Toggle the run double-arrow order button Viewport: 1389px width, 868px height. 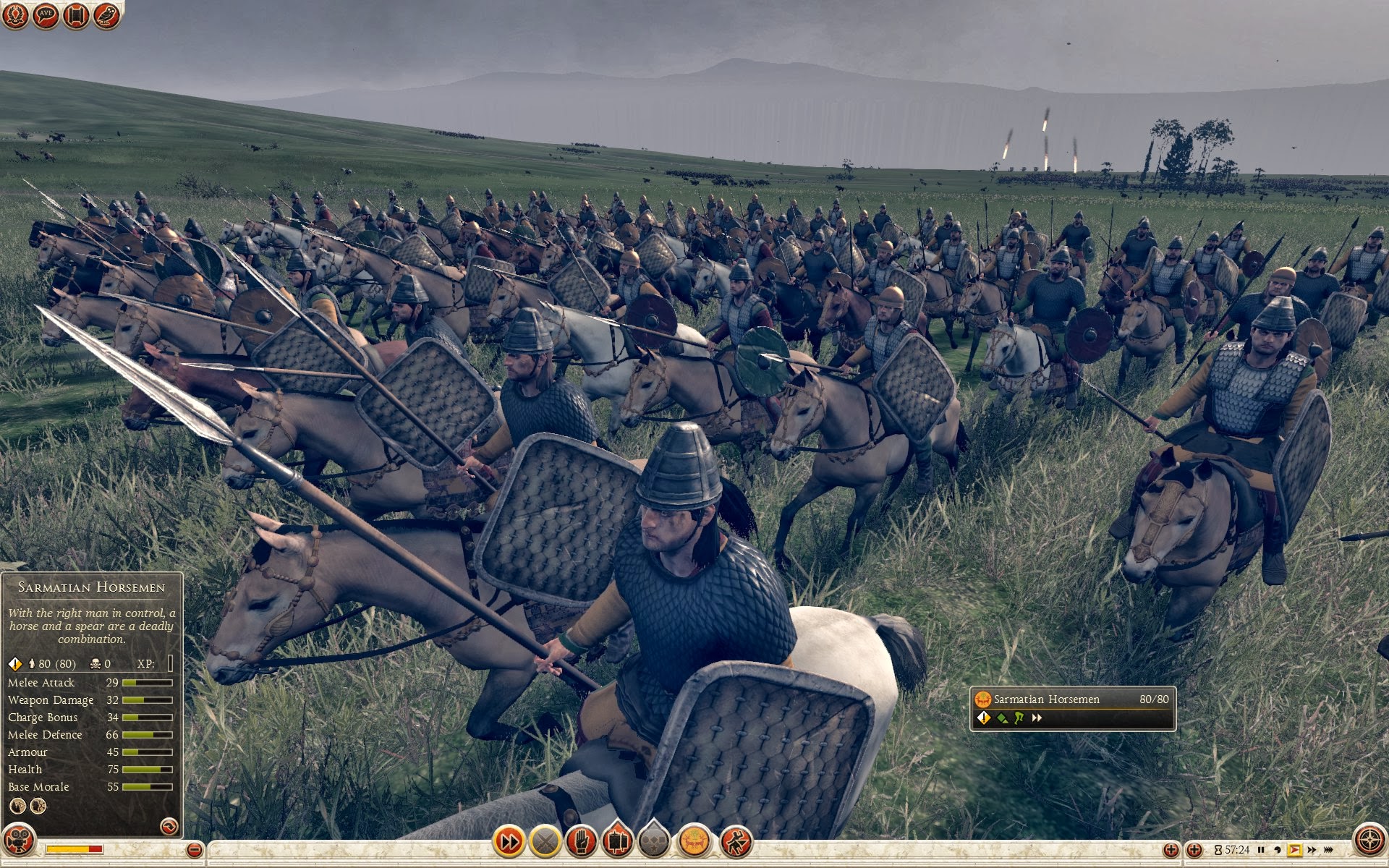pyautogui.click(x=509, y=841)
